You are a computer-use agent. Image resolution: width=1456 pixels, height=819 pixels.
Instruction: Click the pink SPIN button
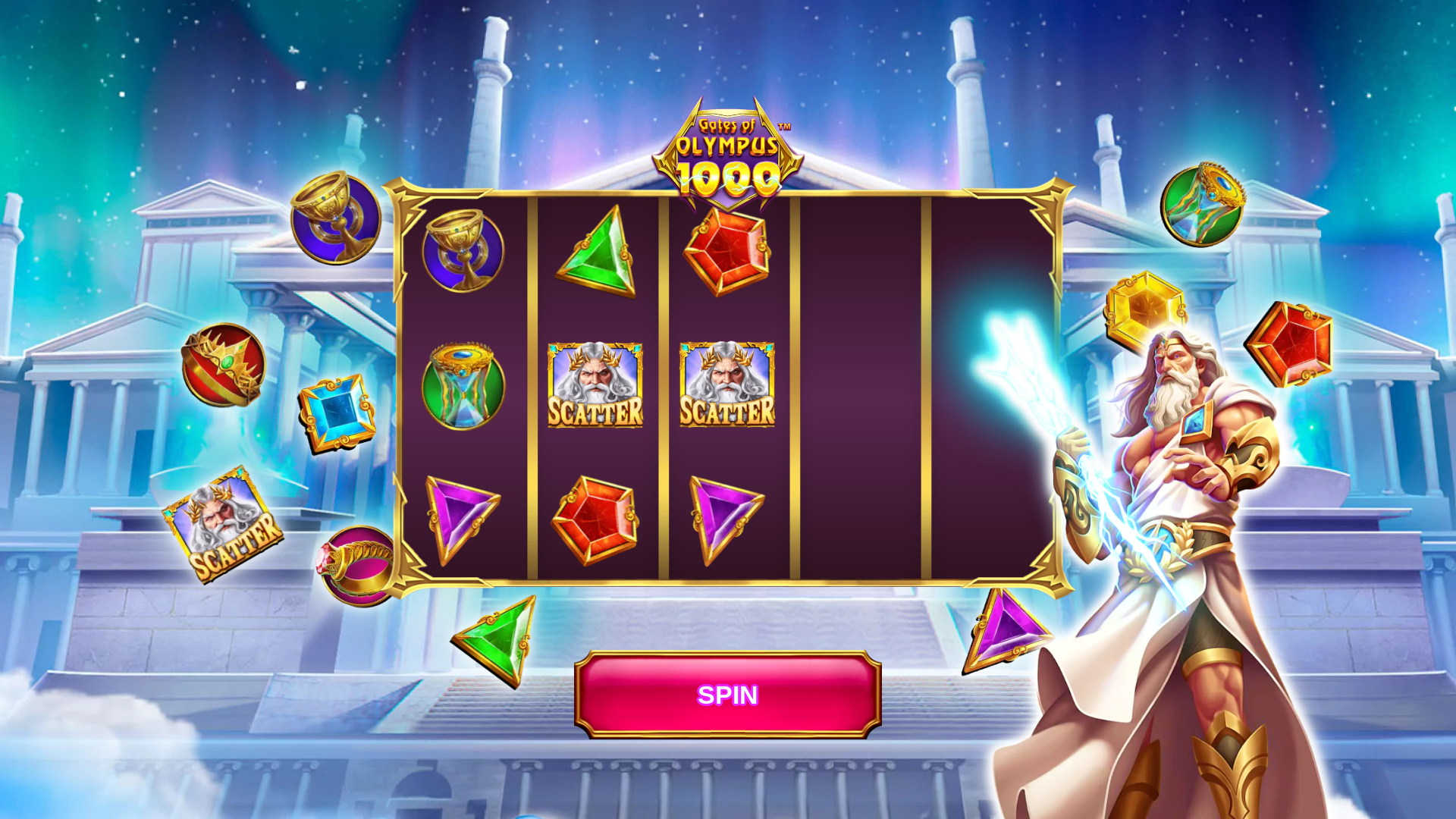(x=727, y=695)
